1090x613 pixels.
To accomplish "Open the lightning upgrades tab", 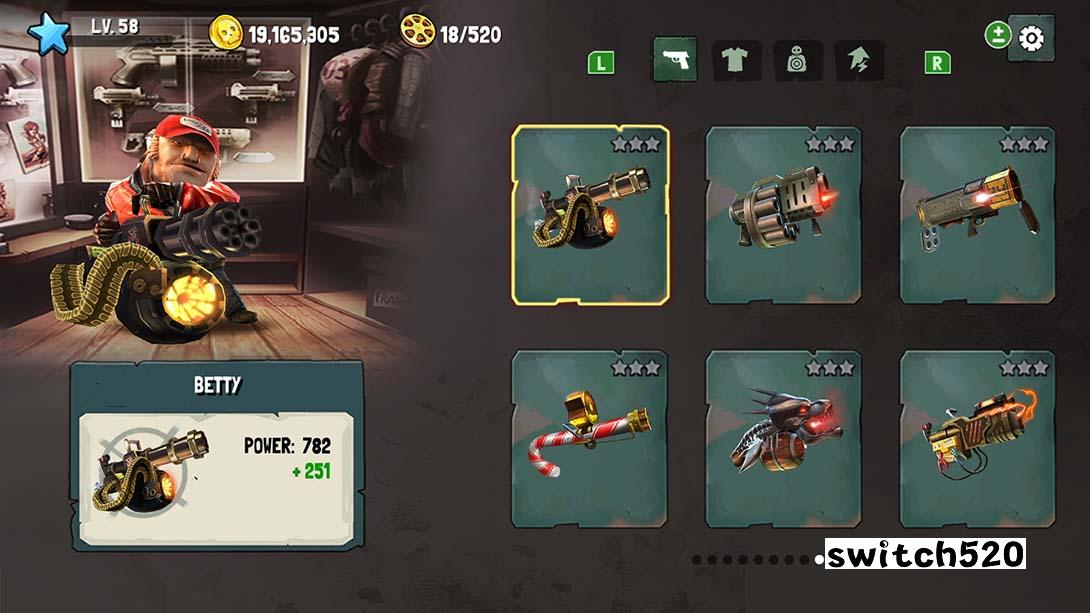I will pyautogui.click(x=858, y=61).
